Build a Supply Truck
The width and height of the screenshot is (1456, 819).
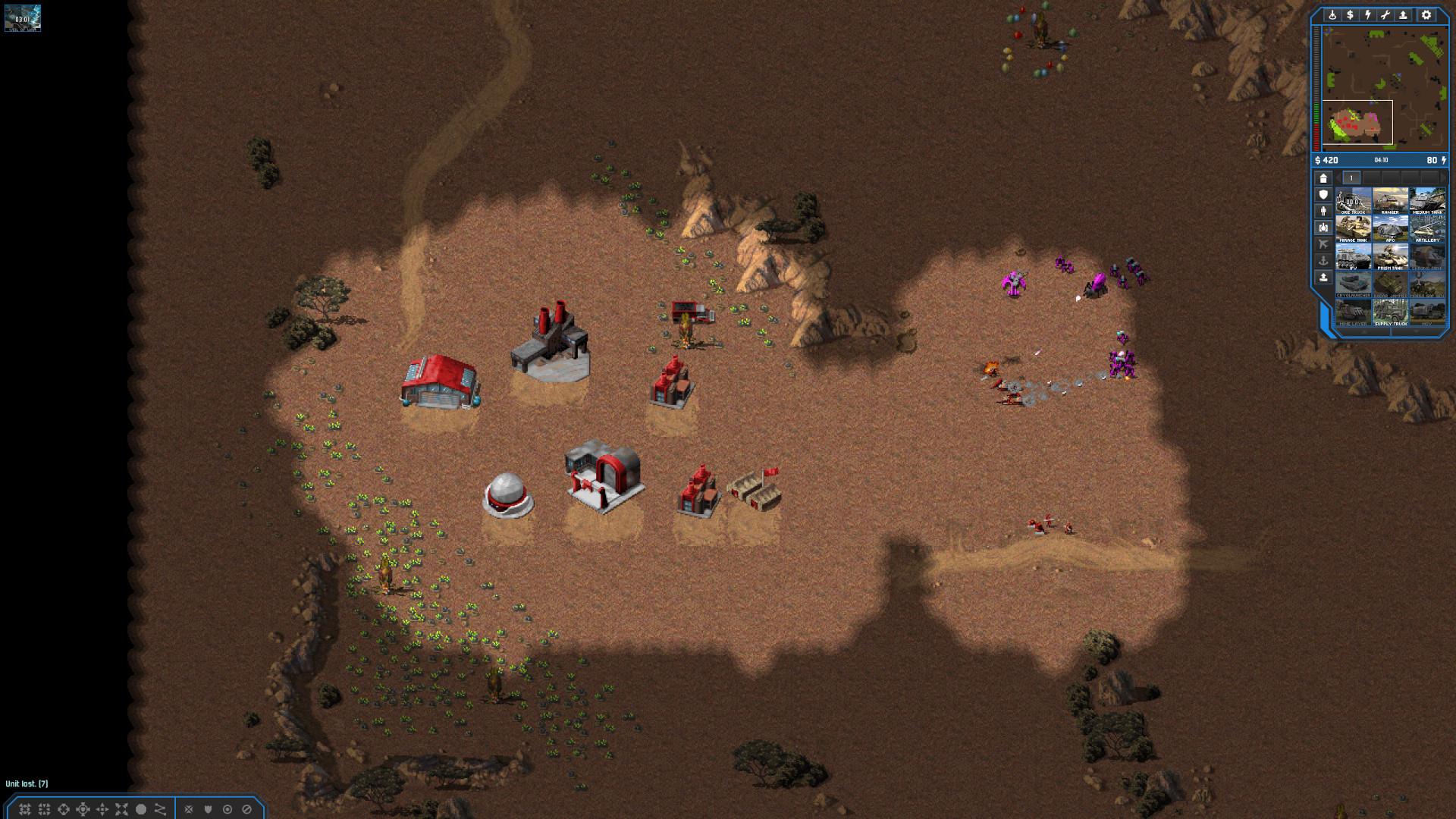pos(1390,312)
